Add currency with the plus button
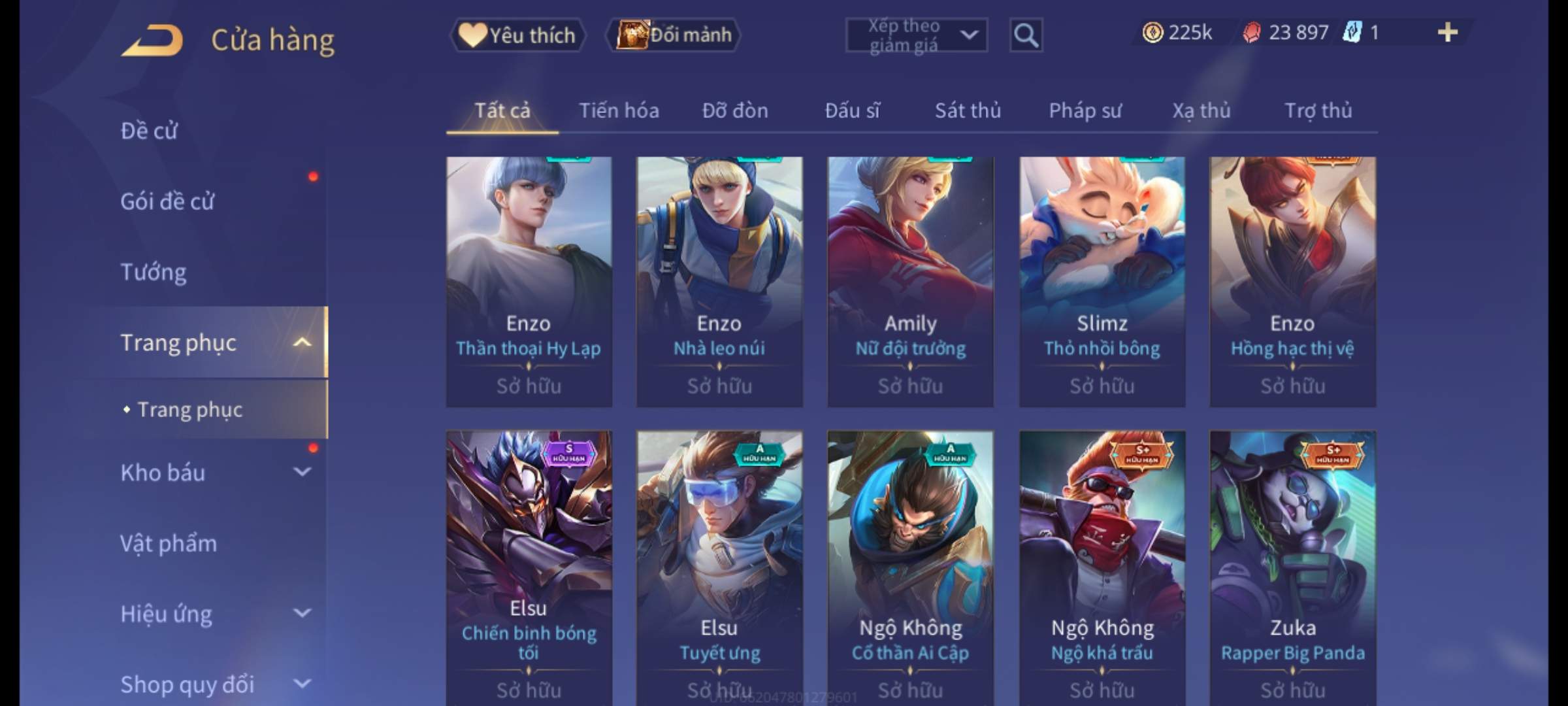The width and height of the screenshot is (1568, 706). pos(1447,33)
